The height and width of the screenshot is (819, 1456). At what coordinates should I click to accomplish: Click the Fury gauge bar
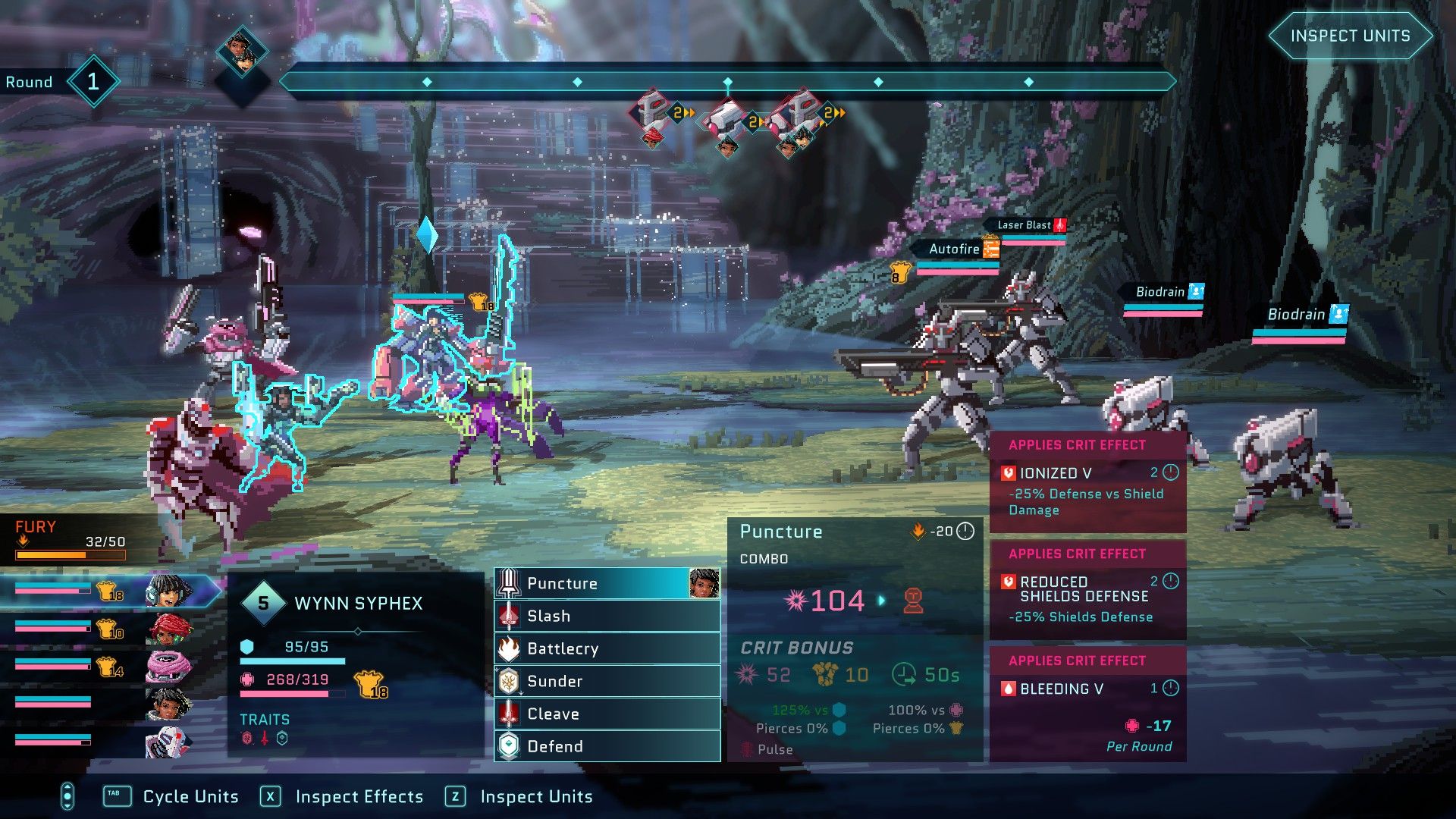pos(72,554)
